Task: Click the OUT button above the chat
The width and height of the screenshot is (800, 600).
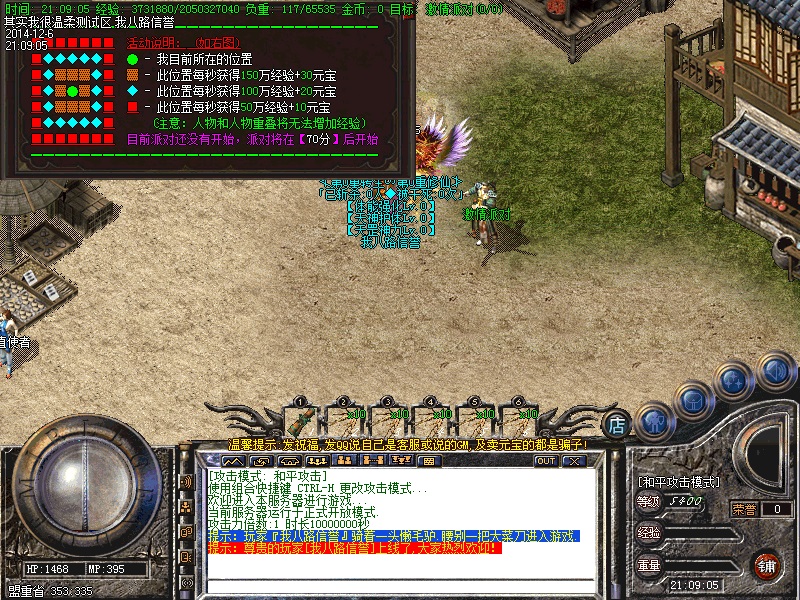Action: [545, 461]
